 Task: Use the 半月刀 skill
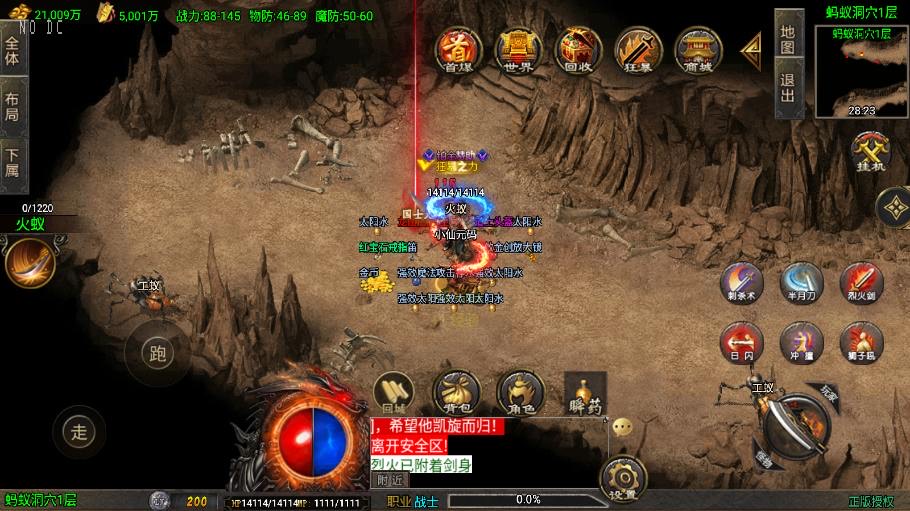tap(801, 283)
